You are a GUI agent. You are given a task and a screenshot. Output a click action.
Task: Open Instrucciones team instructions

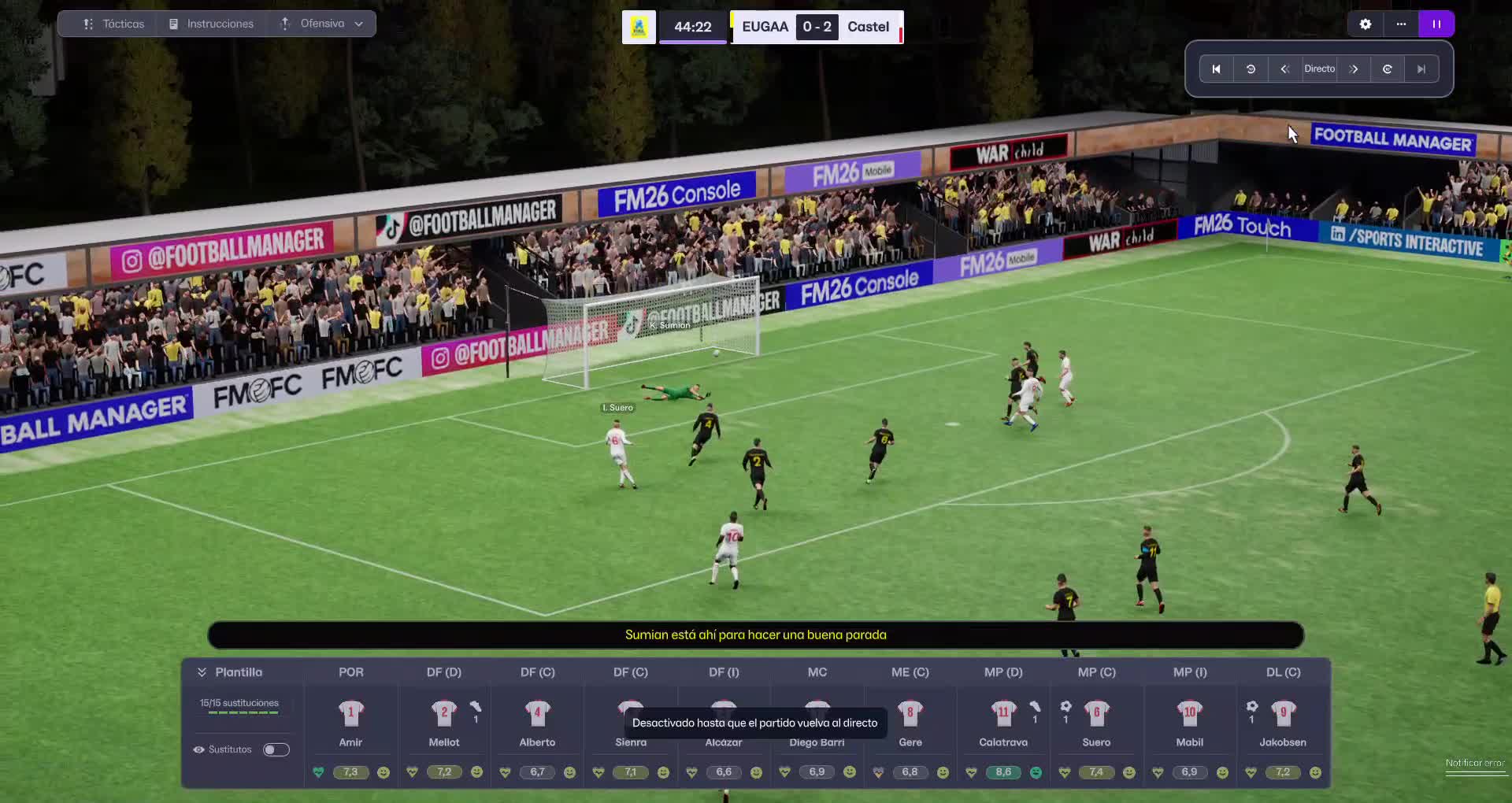click(211, 24)
